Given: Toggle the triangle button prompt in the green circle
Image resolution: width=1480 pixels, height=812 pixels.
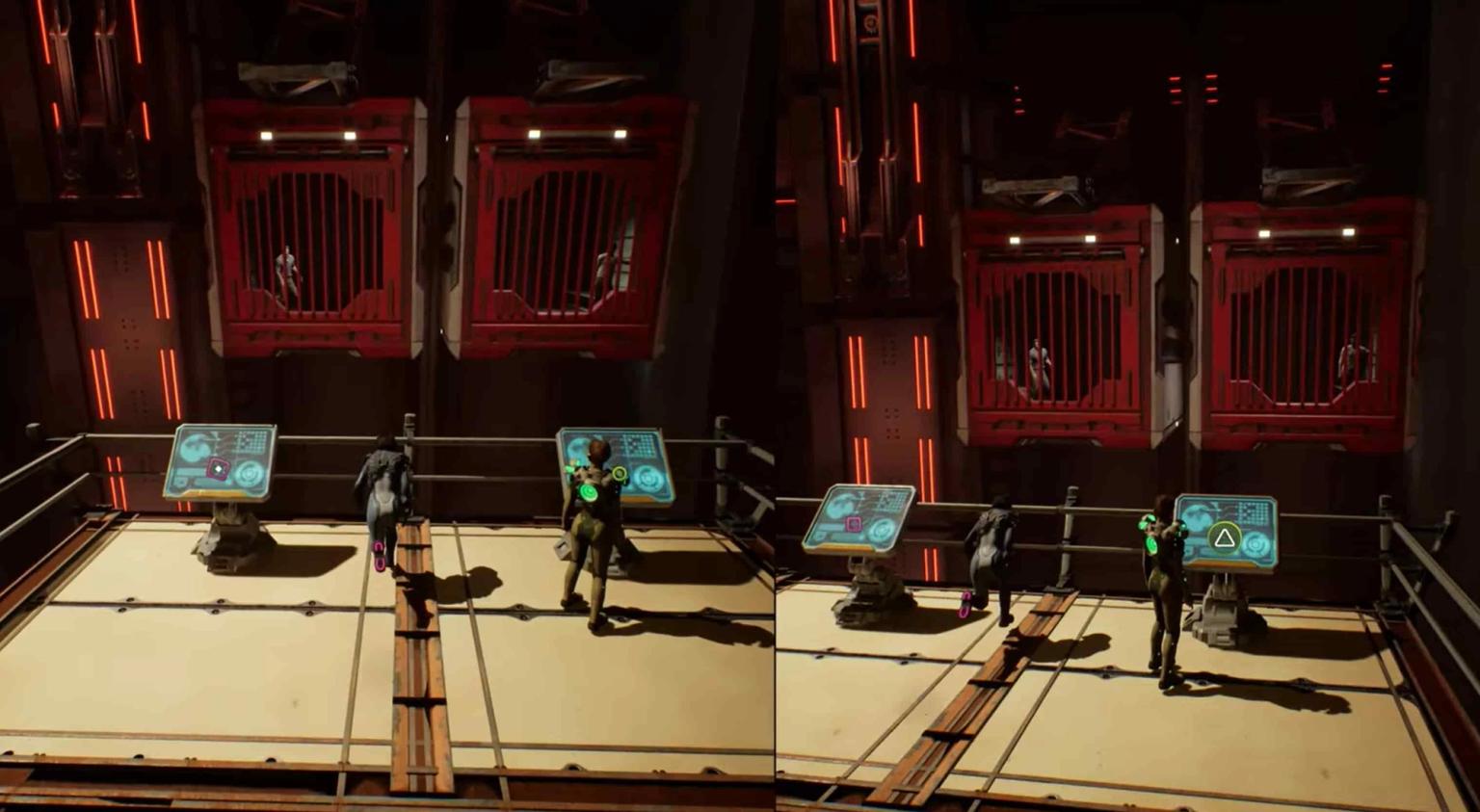Looking at the screenshot, I should 1224,539.
